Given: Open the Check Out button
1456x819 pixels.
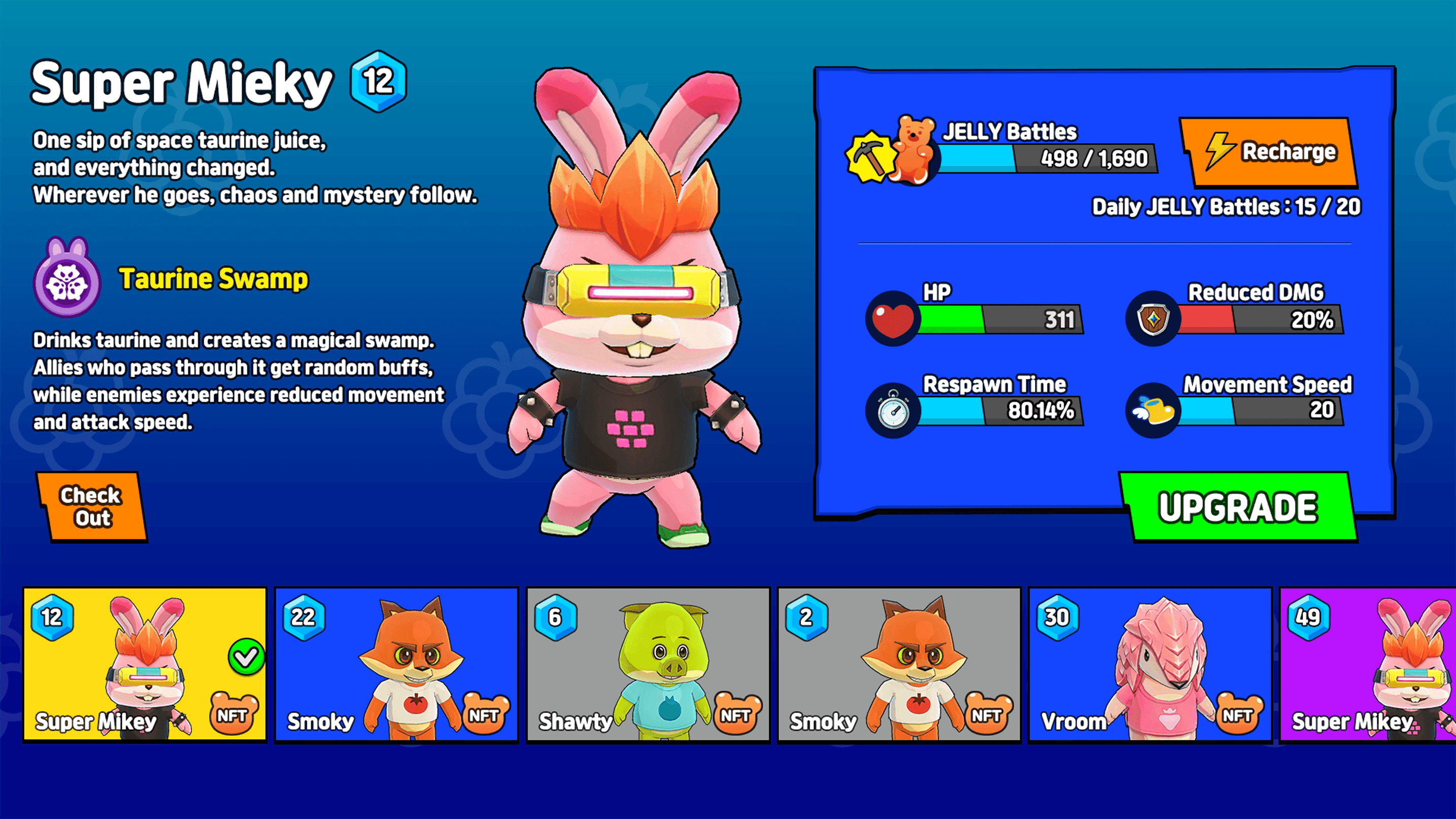Looking at the screenshot, I should [x=91, y=507].
